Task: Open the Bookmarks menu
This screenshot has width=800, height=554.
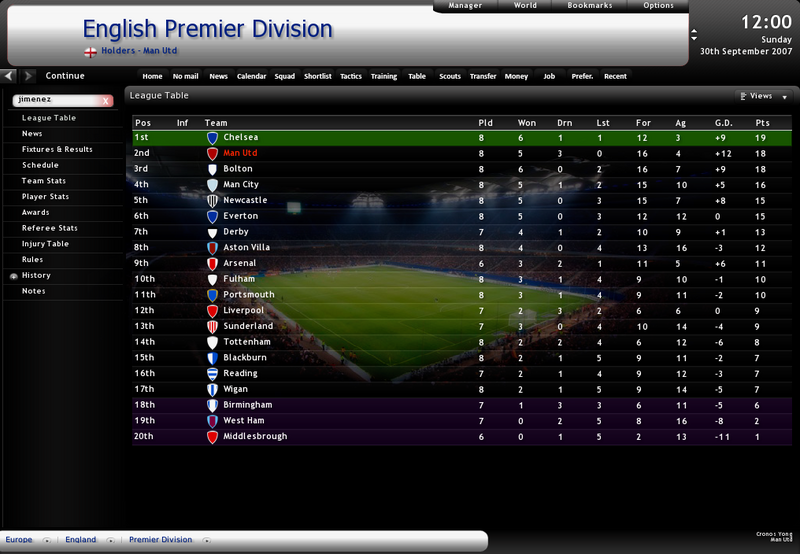Action: coord(590,6)
